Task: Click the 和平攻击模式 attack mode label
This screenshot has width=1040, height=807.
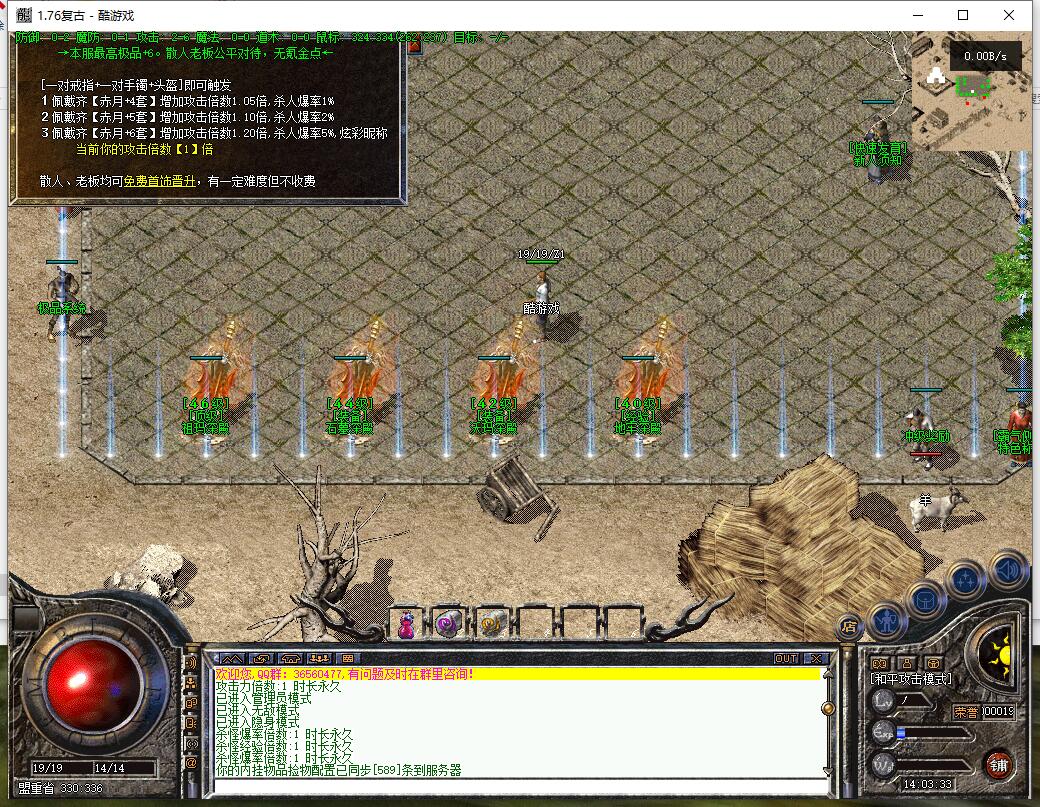Action: tap(911, 679)
